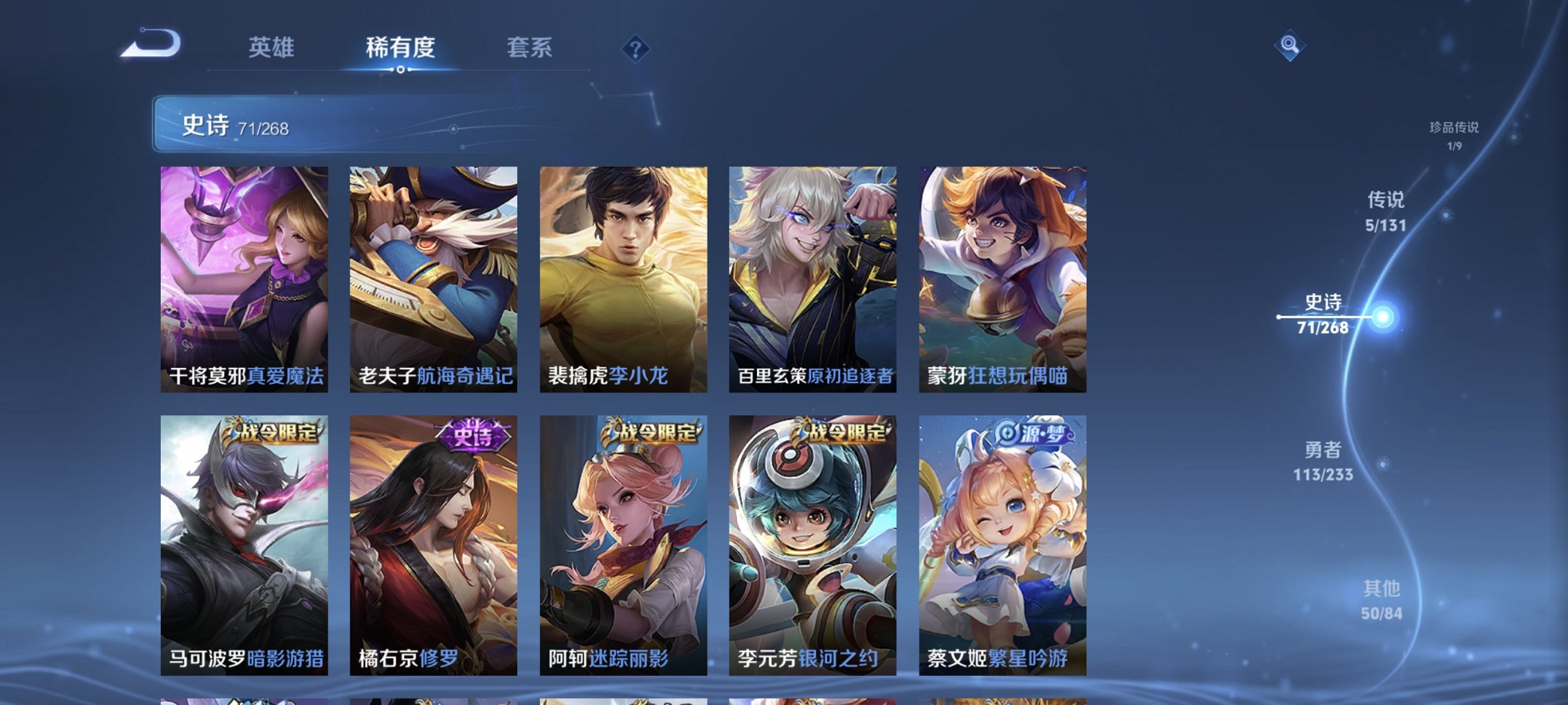1568x705 pixels.
Task: Click the diamond ? help icon
Action: click(x=636, y=48)
